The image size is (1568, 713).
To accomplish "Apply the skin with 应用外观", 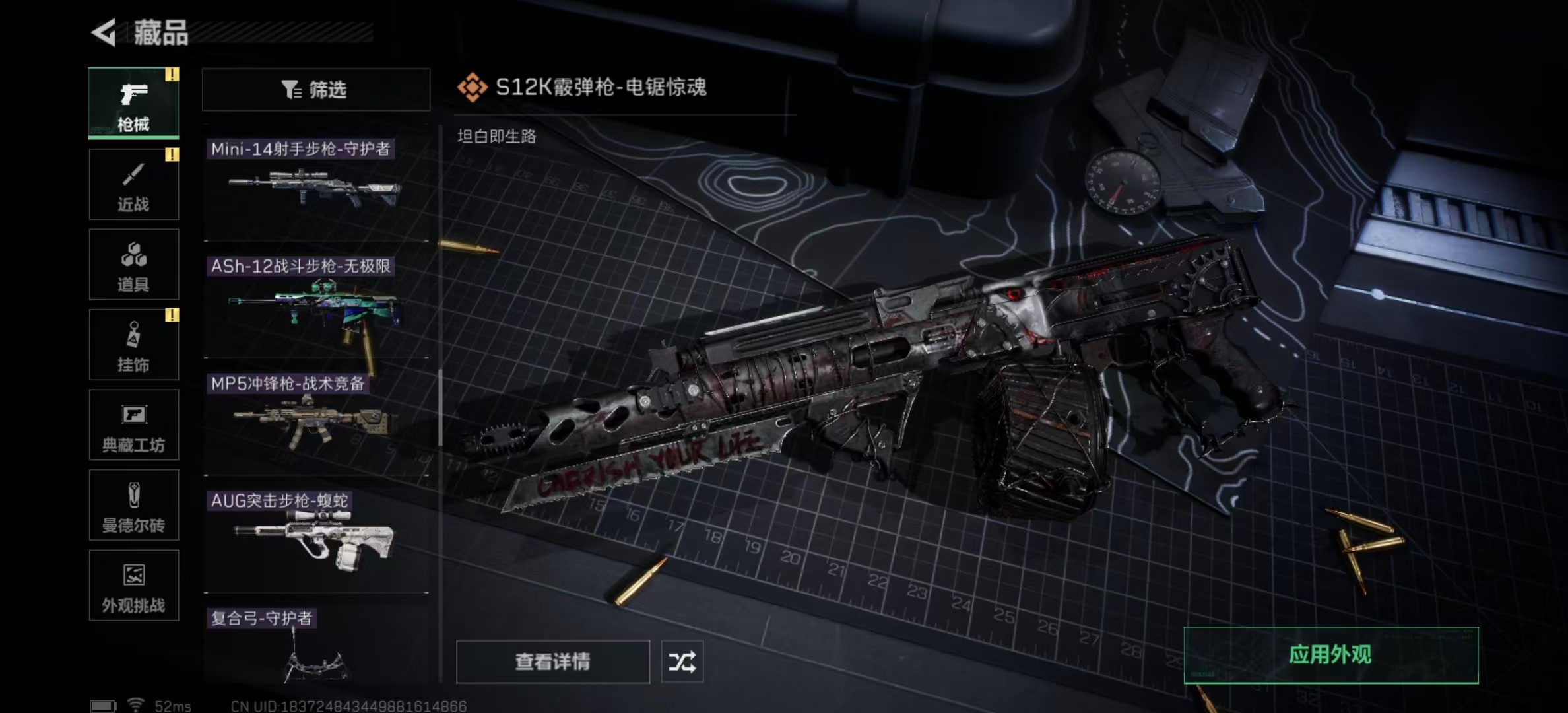I will [1330, 655].
